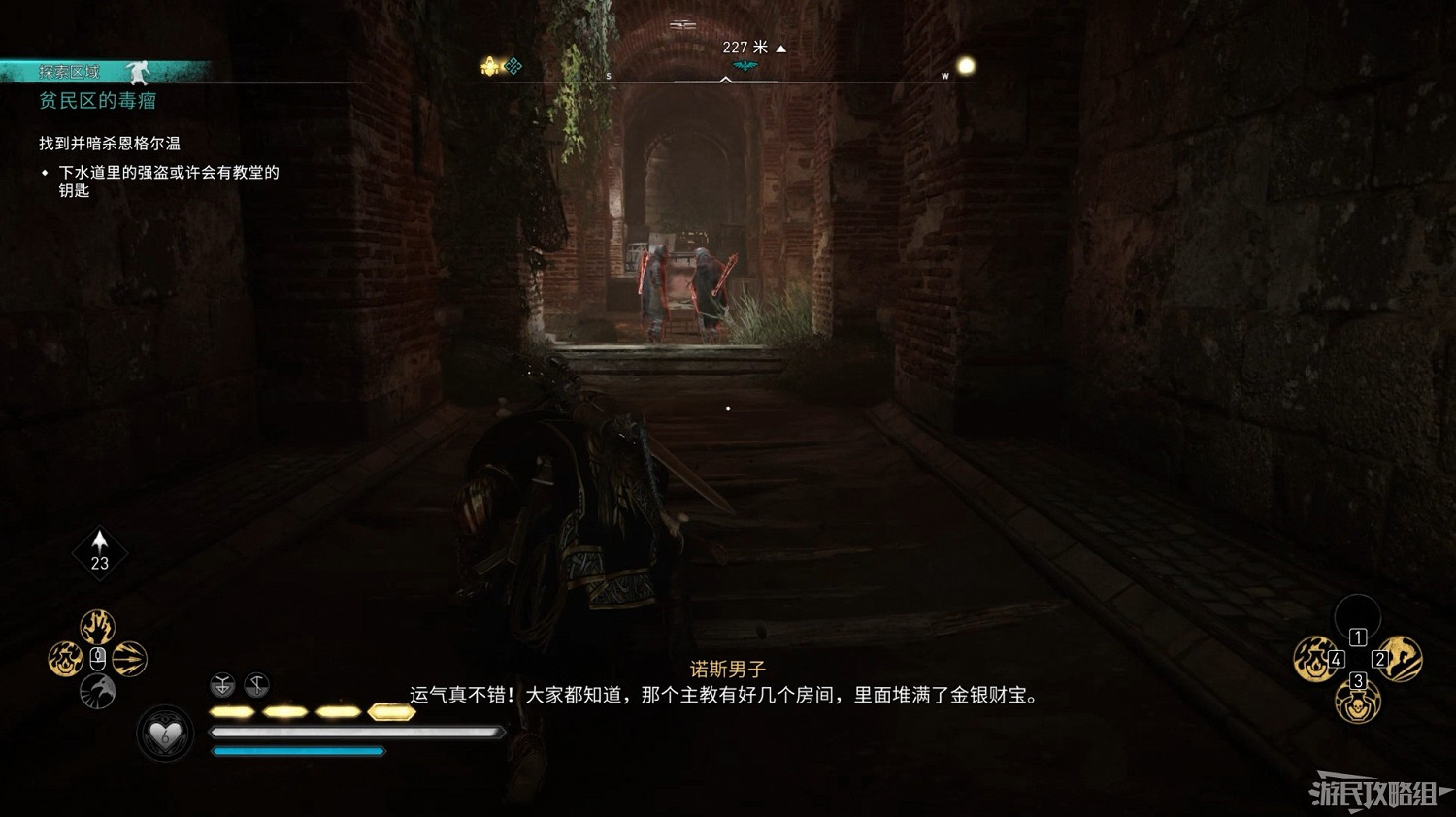Viewport: 1456px width, 817px height.
Task: Click the teal diamond icon near the compass
Action: (513, 66)
